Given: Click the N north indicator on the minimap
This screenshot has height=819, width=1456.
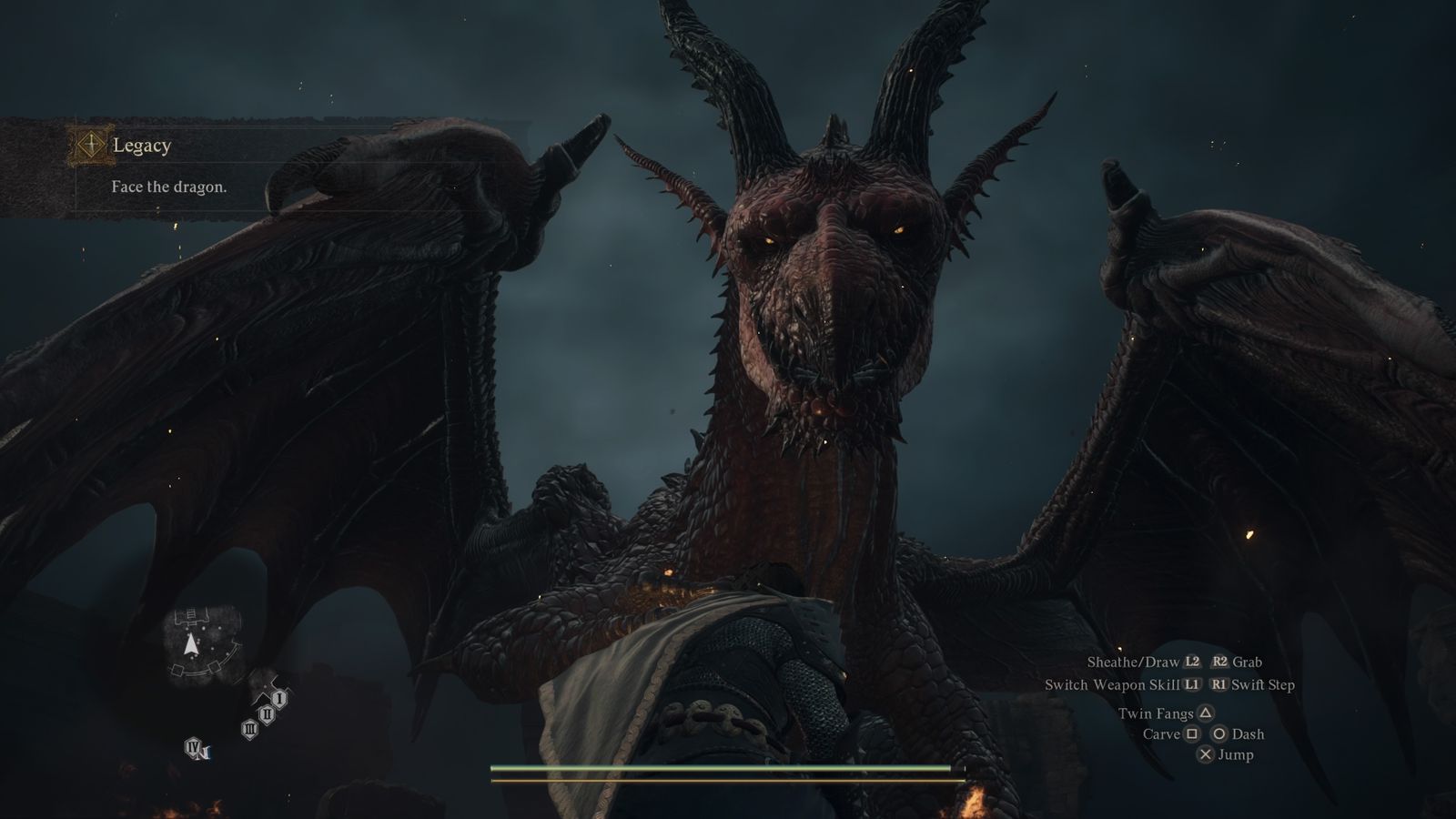Looking at the screenshot, I should coord(206,753).
